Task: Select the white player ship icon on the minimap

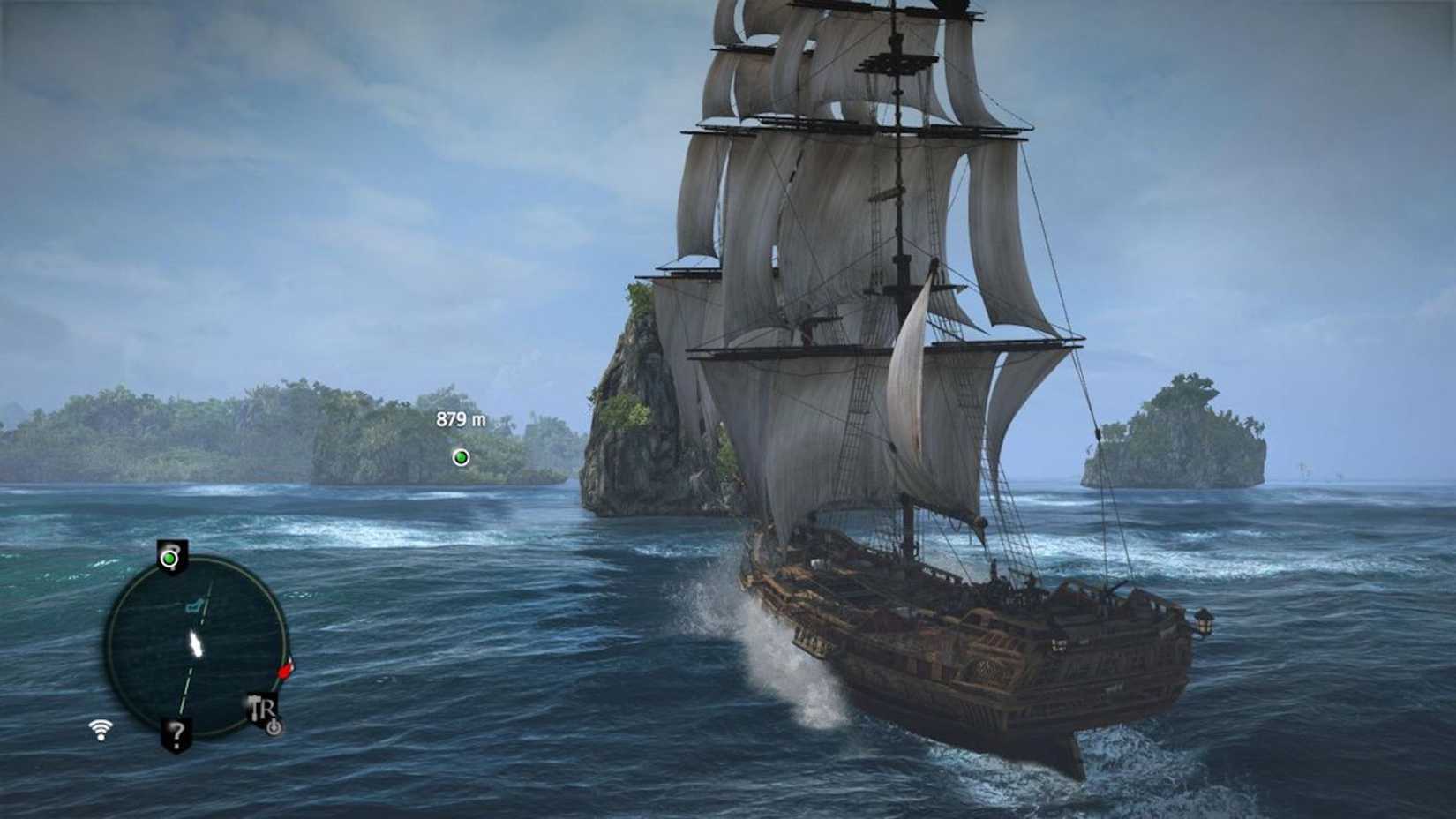Action: 196,643
